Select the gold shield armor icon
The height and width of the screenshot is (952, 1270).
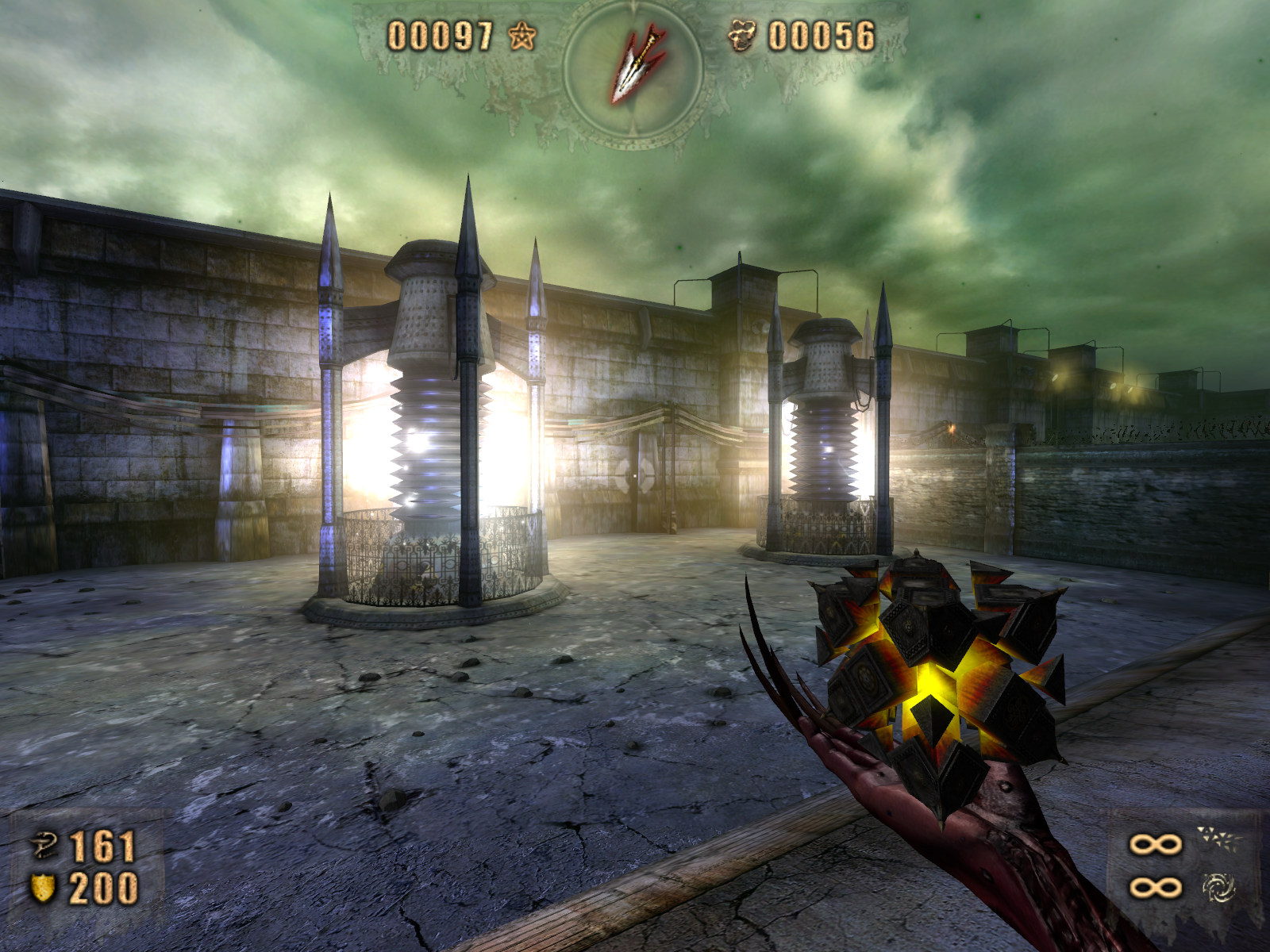pos(43,888)
